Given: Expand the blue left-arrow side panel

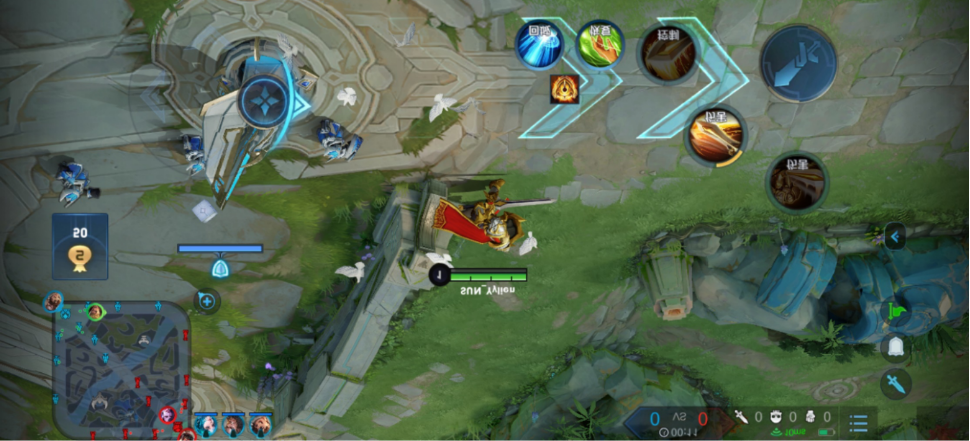Looking at the screenshot, I should (x=895, y=237).
